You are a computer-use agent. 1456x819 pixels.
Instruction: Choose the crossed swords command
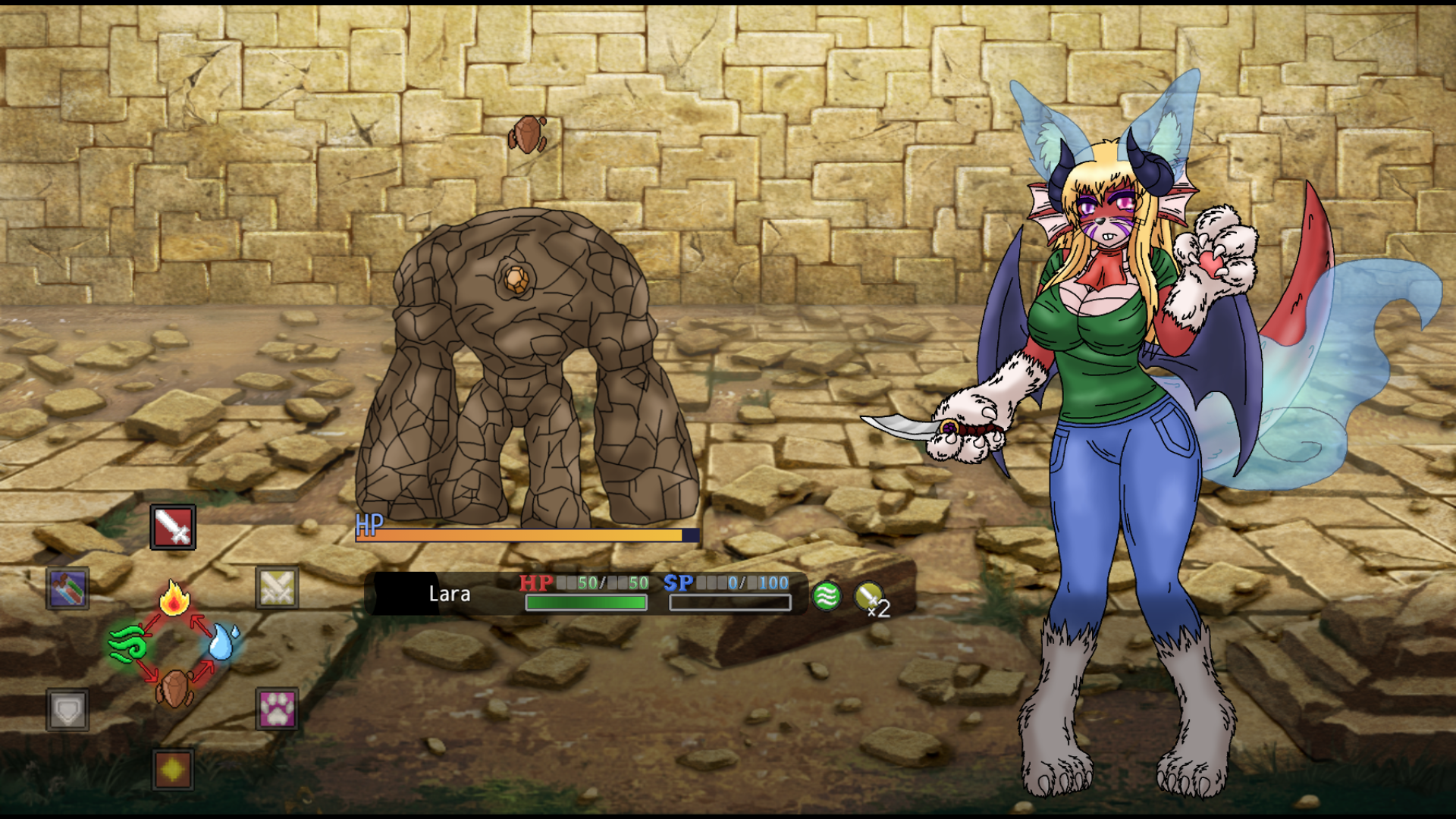click(x=277, y=588)
